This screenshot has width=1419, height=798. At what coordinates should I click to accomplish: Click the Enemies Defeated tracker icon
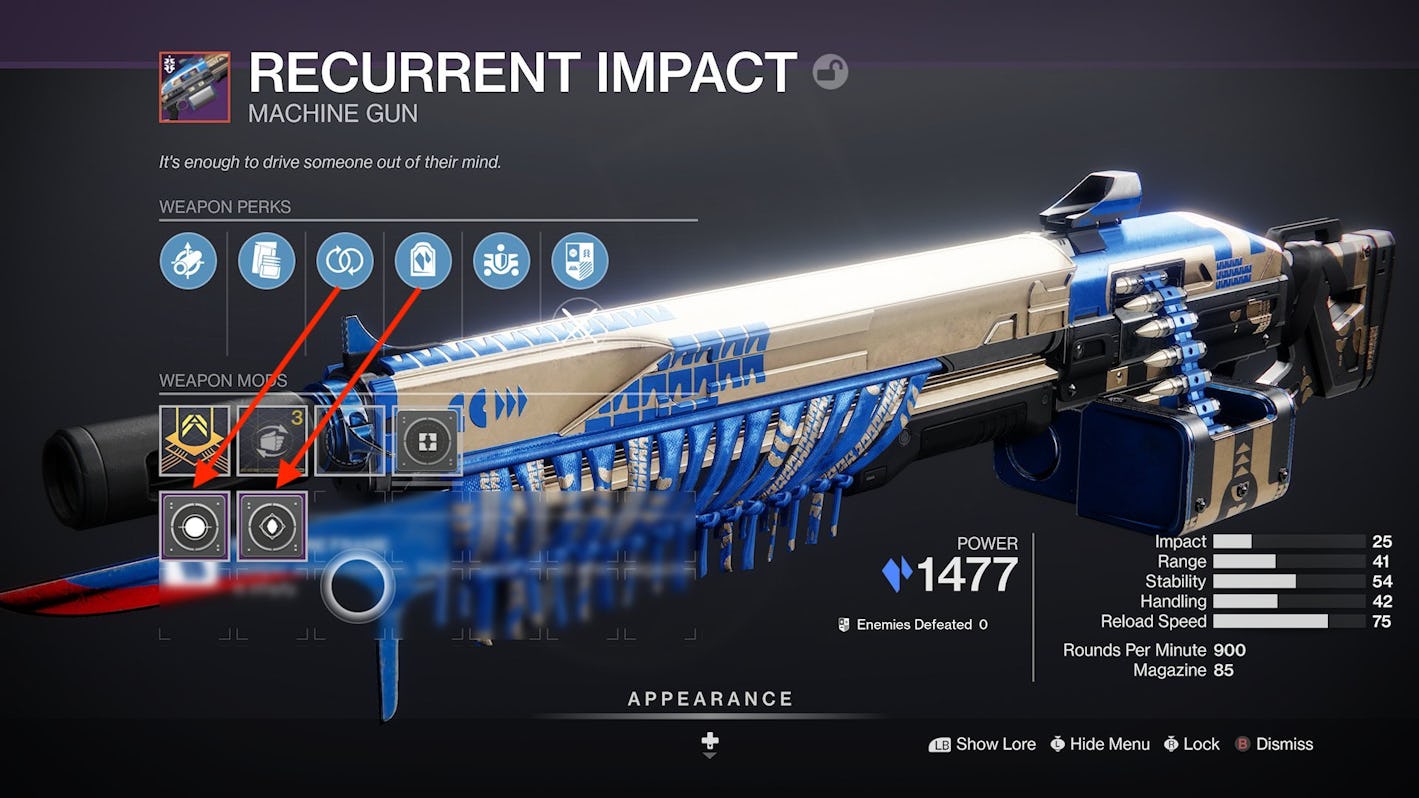click(x=841, y=624)
